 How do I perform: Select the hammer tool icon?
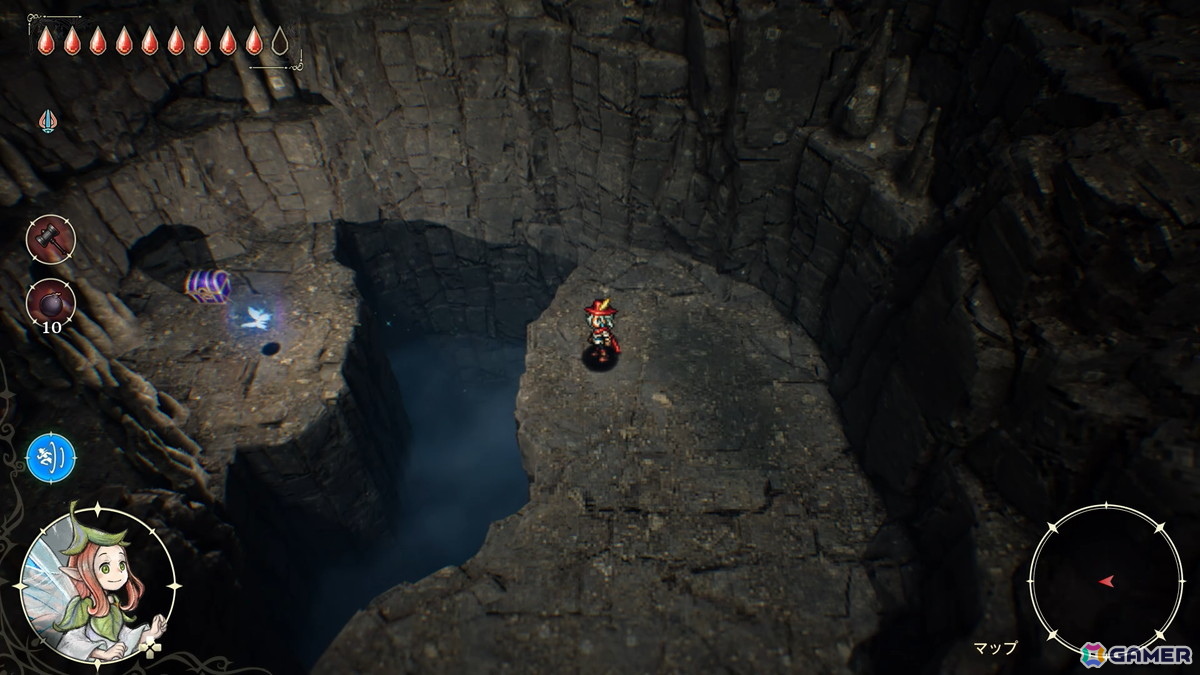50,240
